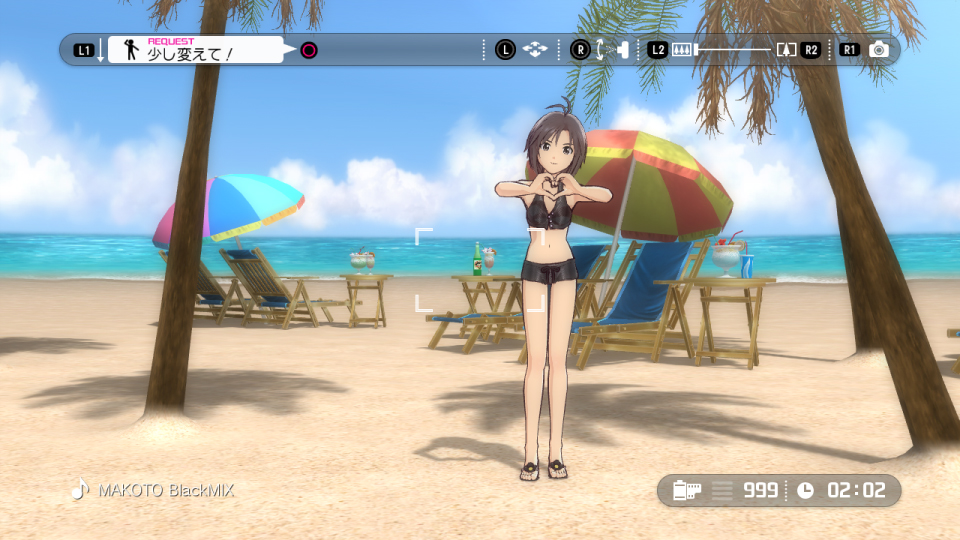The height and width of the screenshot is (540, 960).
Task: Select the wide-angle zoom out icon
Action: [x=682, y=50]
